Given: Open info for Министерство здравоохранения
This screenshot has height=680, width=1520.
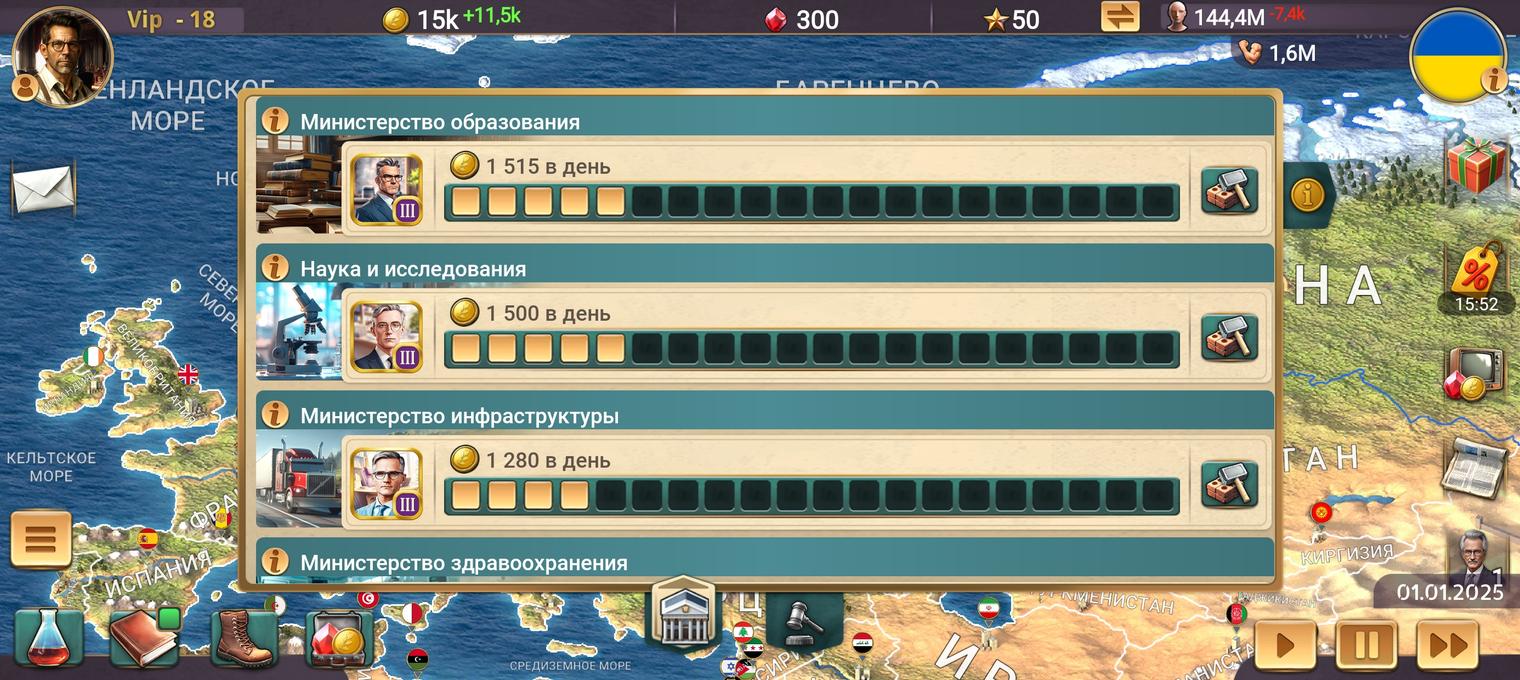Looking at the screenshot, I should tap(274, 562).
